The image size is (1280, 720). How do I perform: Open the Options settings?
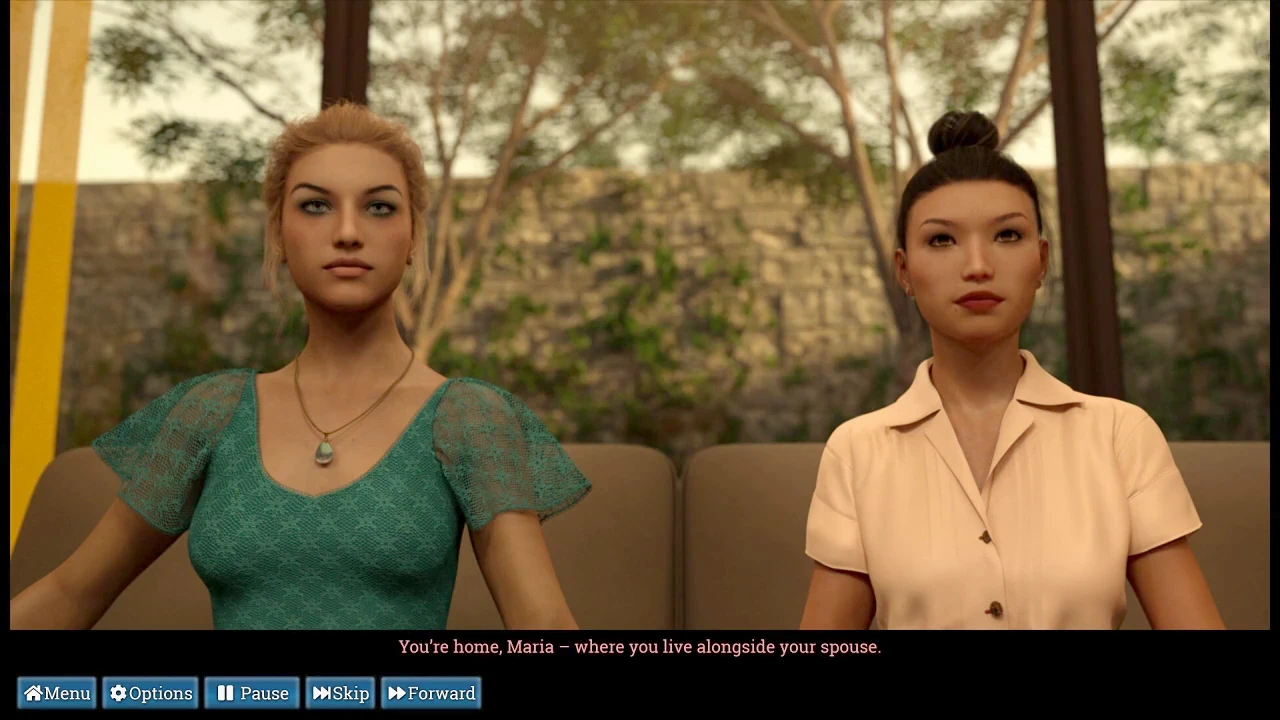150,693
